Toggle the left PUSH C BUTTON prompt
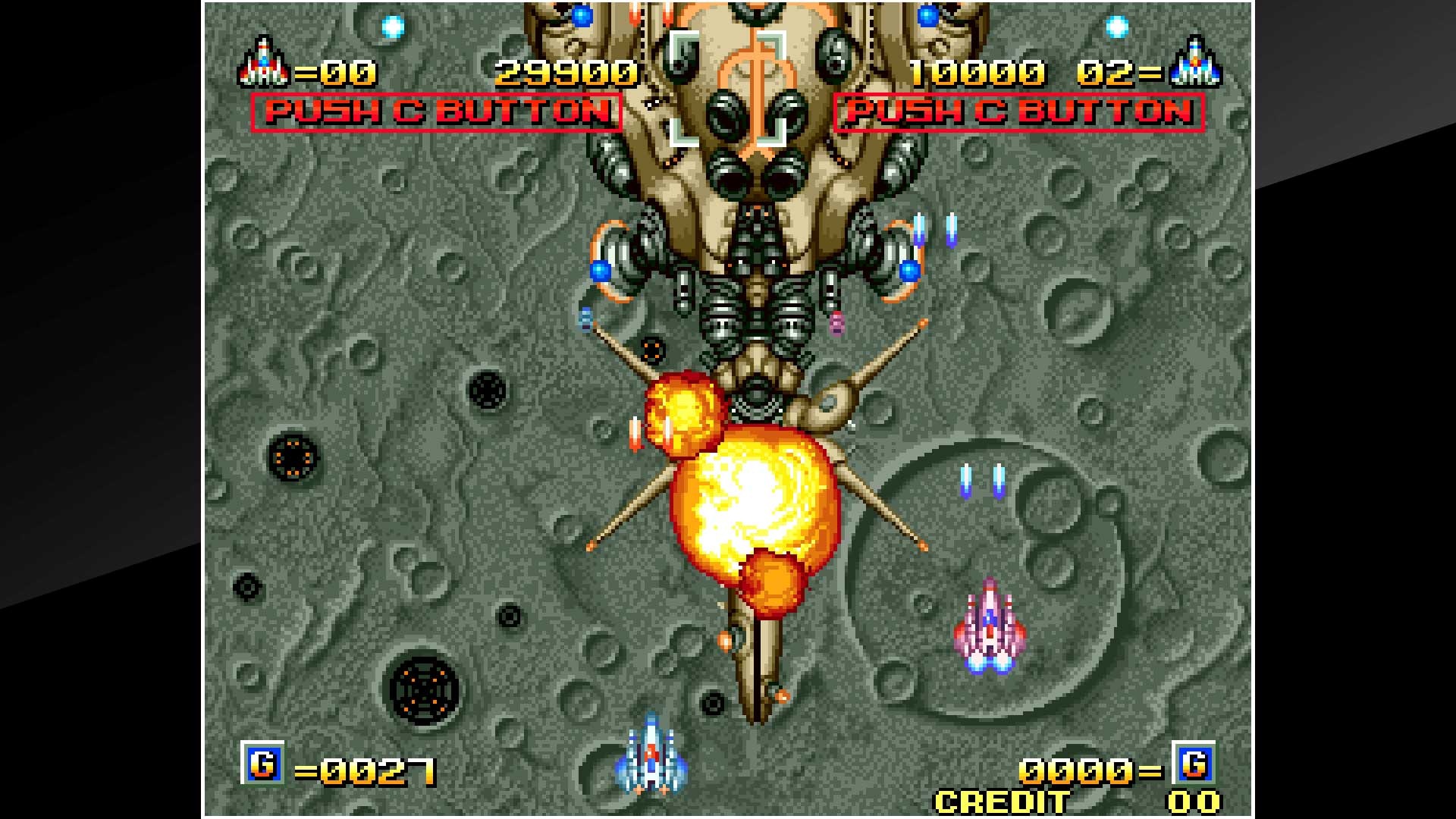The width and height of the screenshot is (1456, 819). pyautogui.click(x=436, y=112)
